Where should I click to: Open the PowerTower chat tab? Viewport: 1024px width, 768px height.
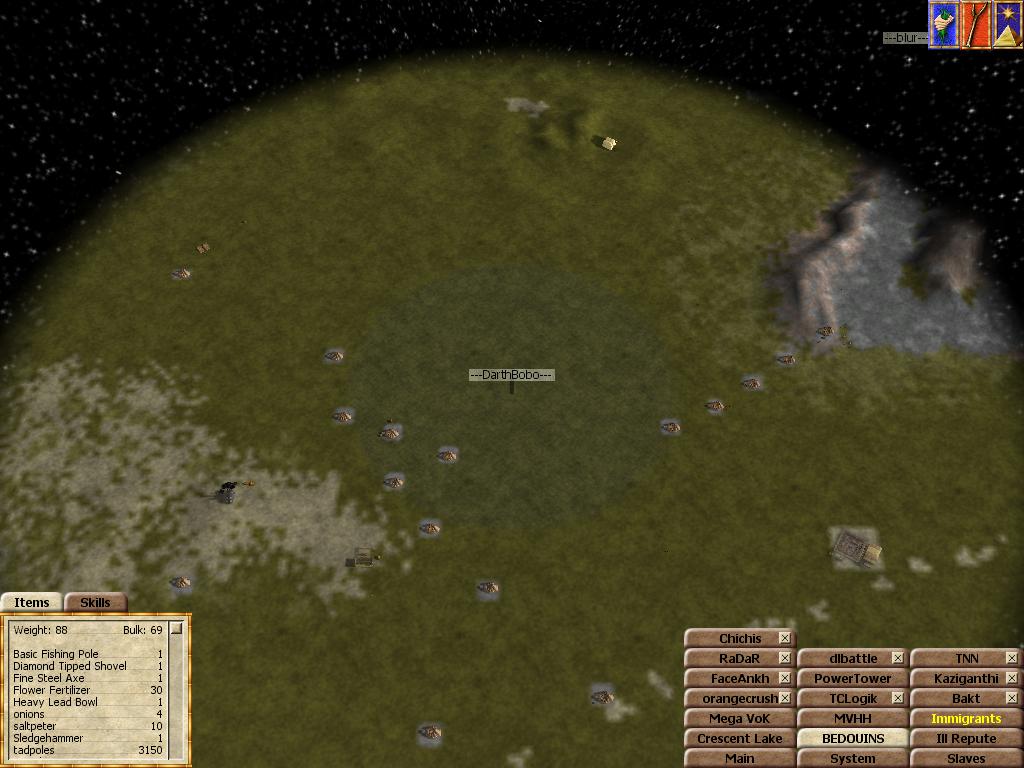click(x=852, y=678)
